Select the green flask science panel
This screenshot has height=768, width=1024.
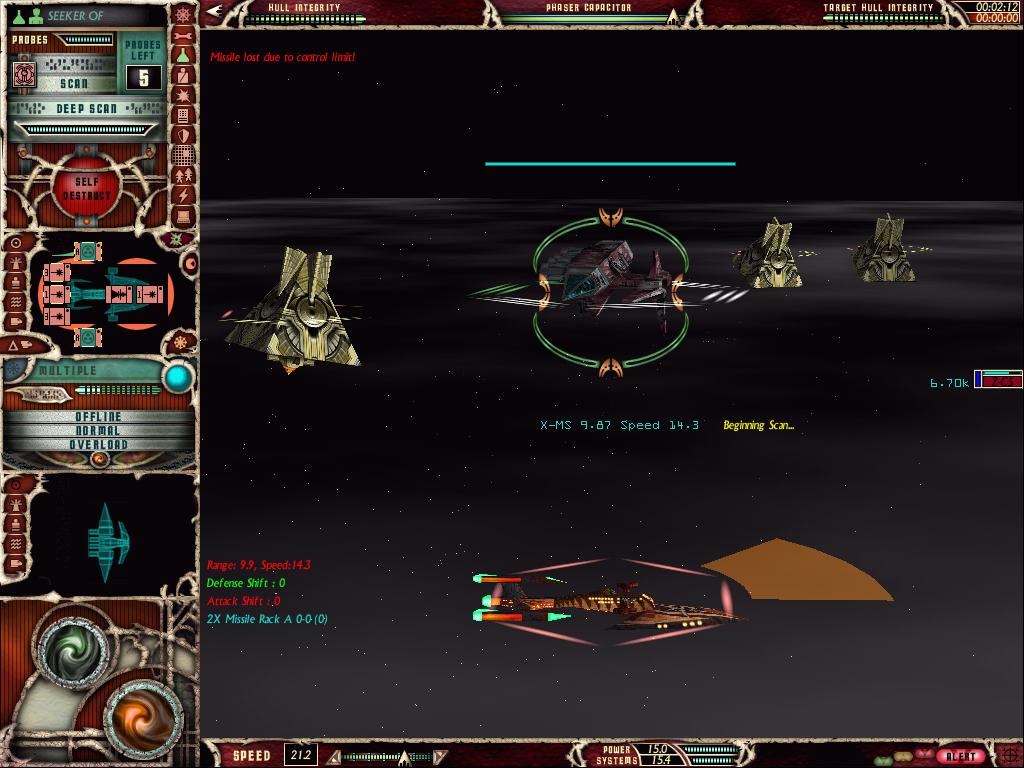[183, 55]
